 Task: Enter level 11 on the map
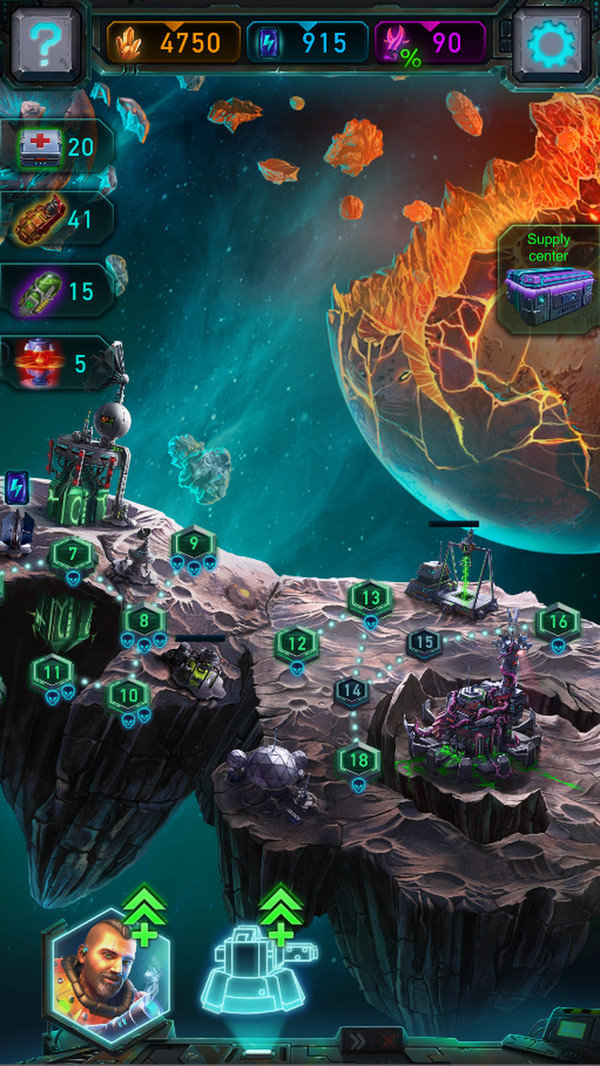tap(52, 671)
